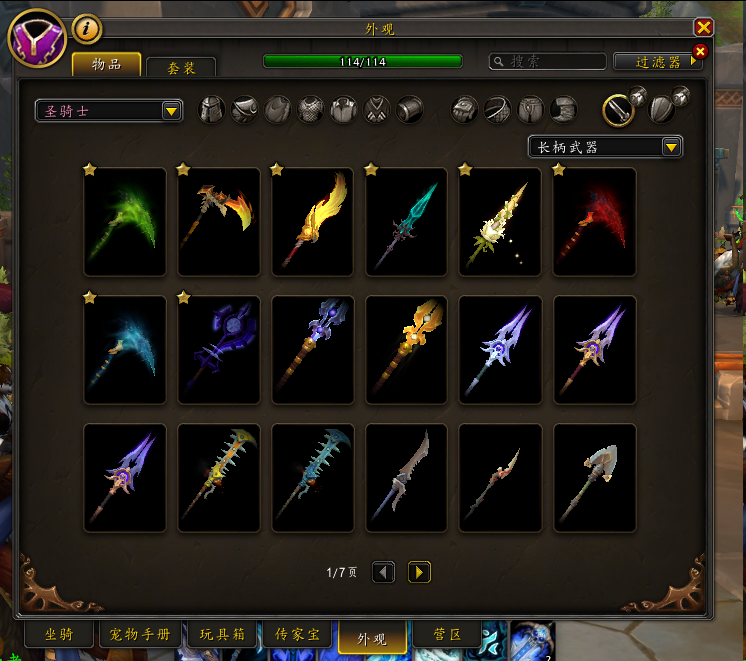Screen dimensions: 746x661
Task: Switch to the 宠物手册 pet journal tab
Action: pos(140,635)
